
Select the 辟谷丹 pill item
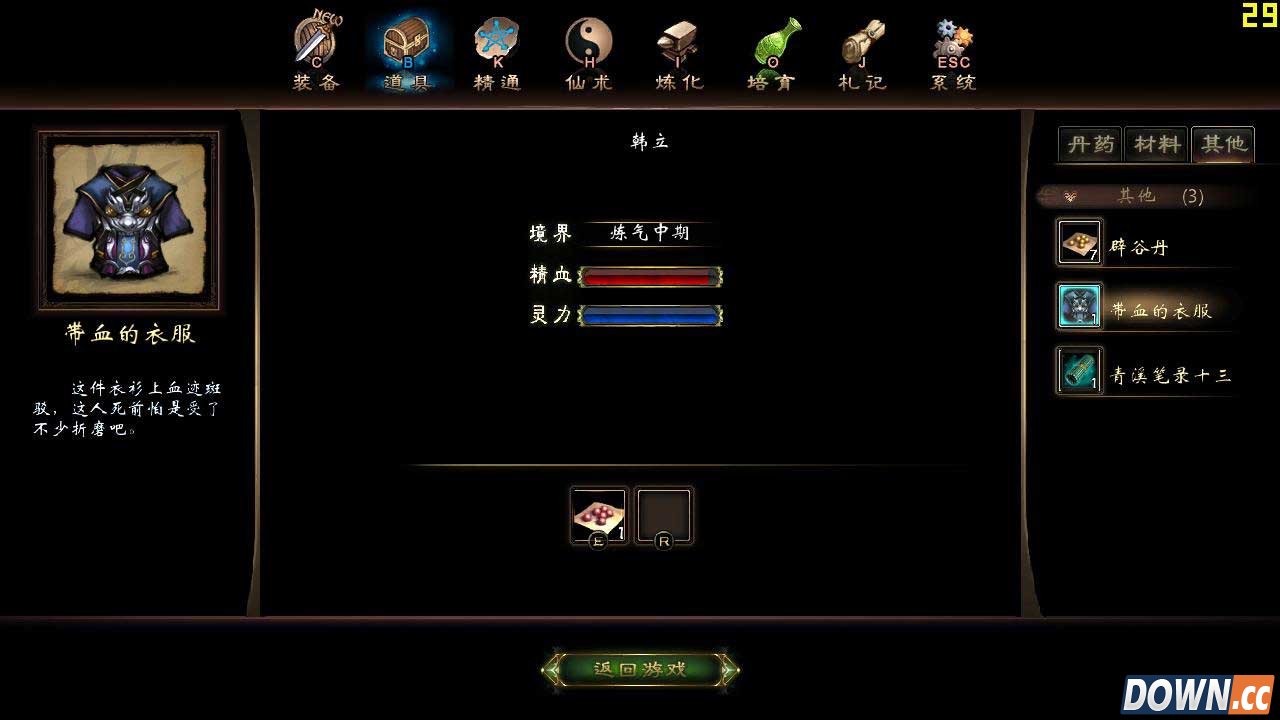tap(1135, 245)
